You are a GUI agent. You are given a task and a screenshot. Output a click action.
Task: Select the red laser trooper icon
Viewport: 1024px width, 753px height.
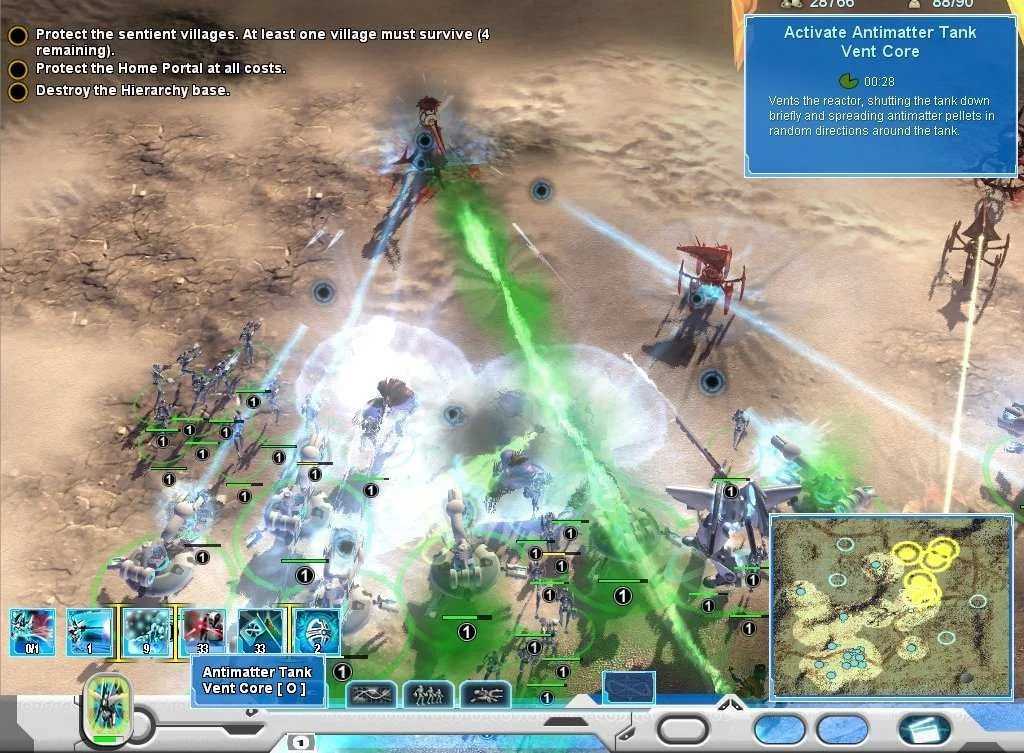click(204, 632)
